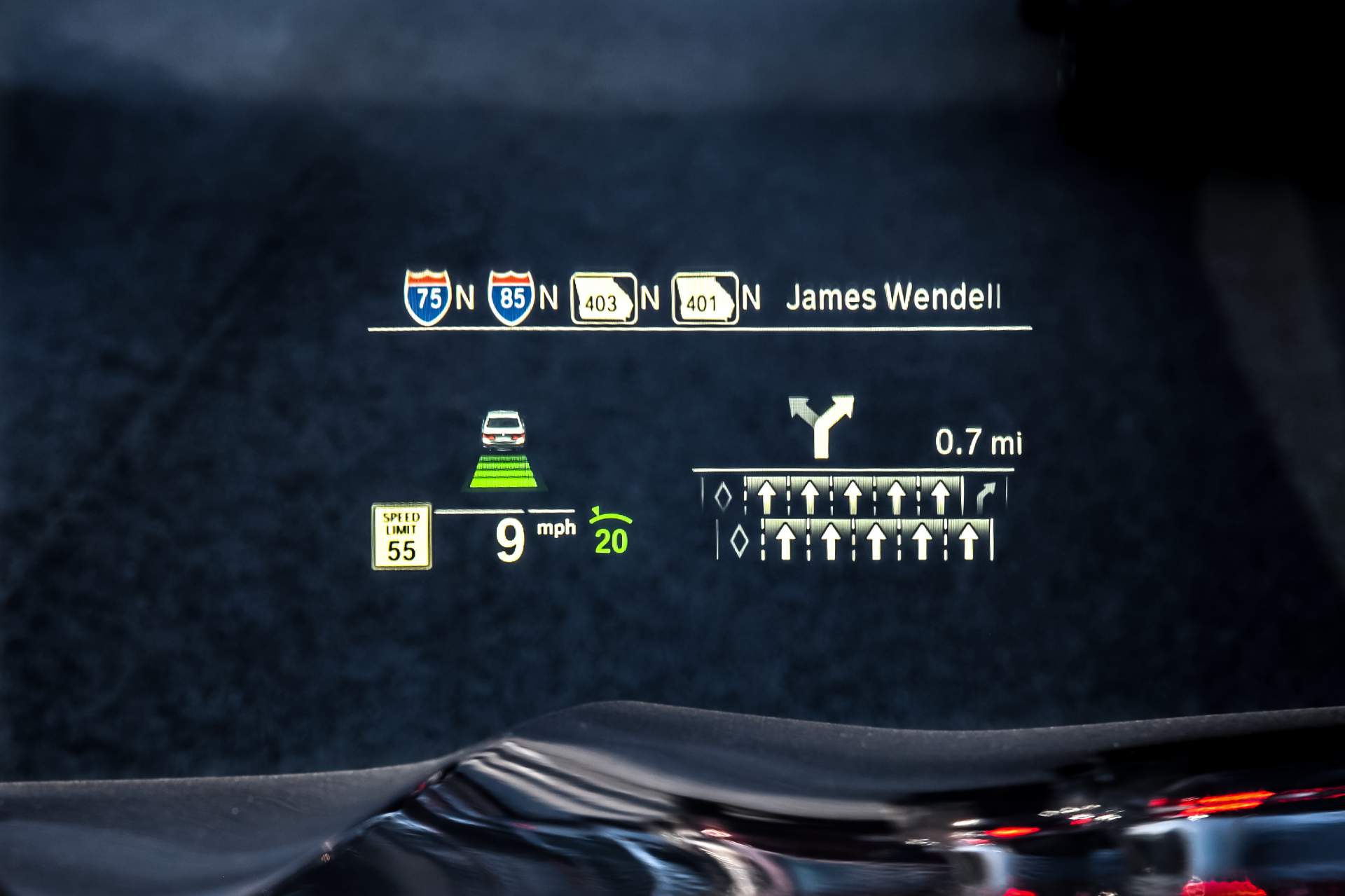Select the route 401 sign
The height and width of the screenshot is (896, 1345).
[705, 299]
